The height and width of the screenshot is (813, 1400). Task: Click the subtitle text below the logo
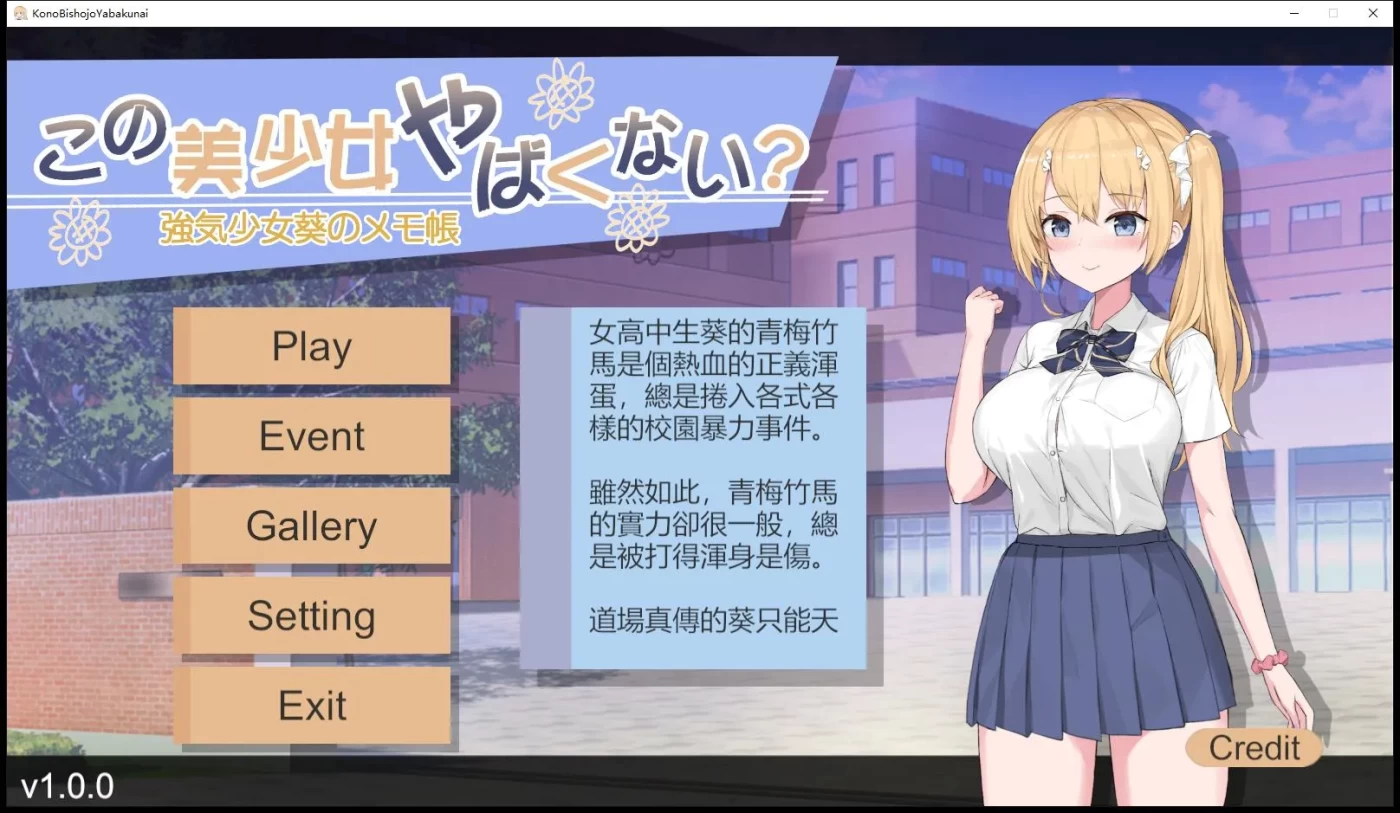(307, 228)
